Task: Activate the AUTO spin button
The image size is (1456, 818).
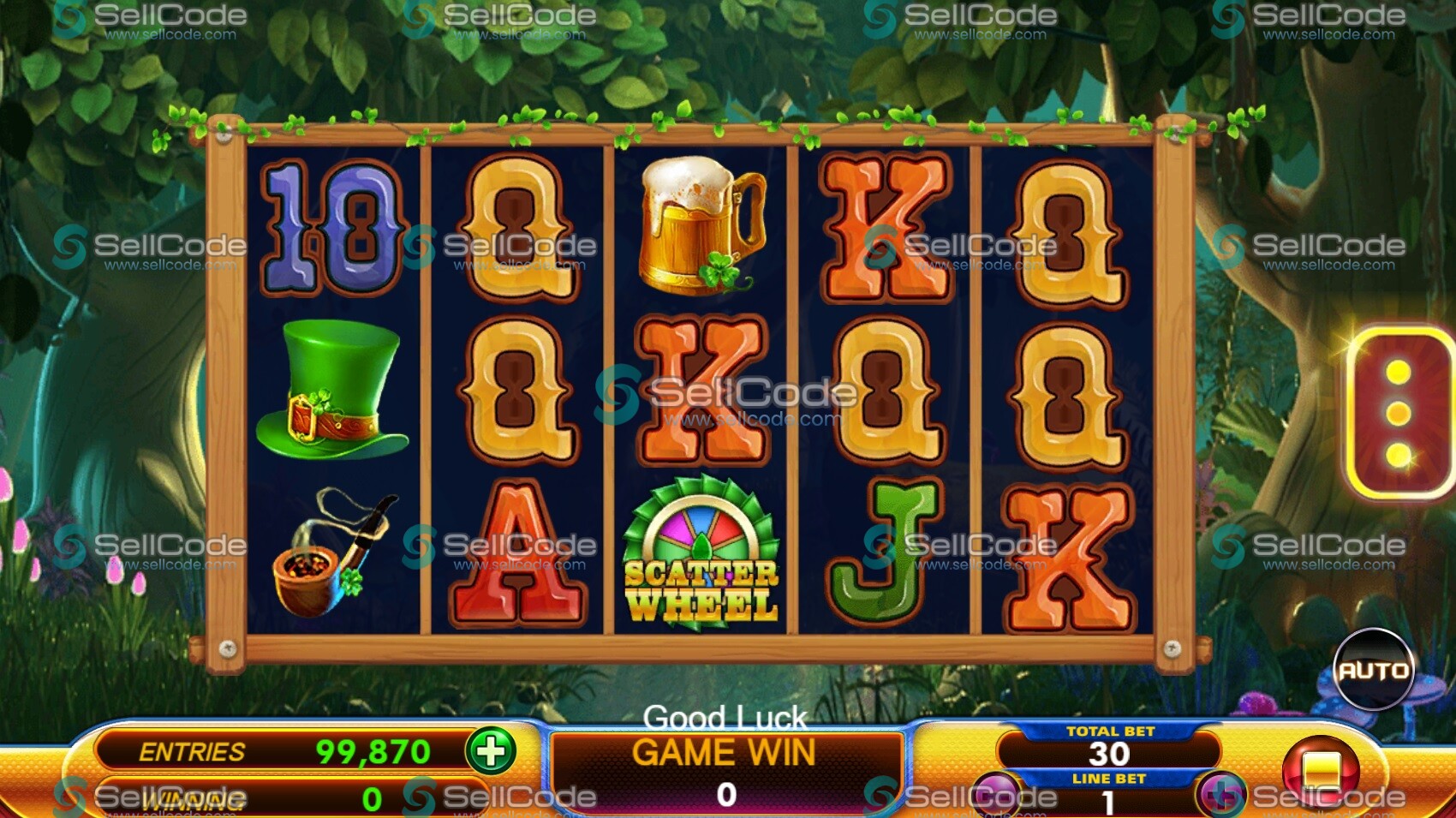Action: 1373,670
